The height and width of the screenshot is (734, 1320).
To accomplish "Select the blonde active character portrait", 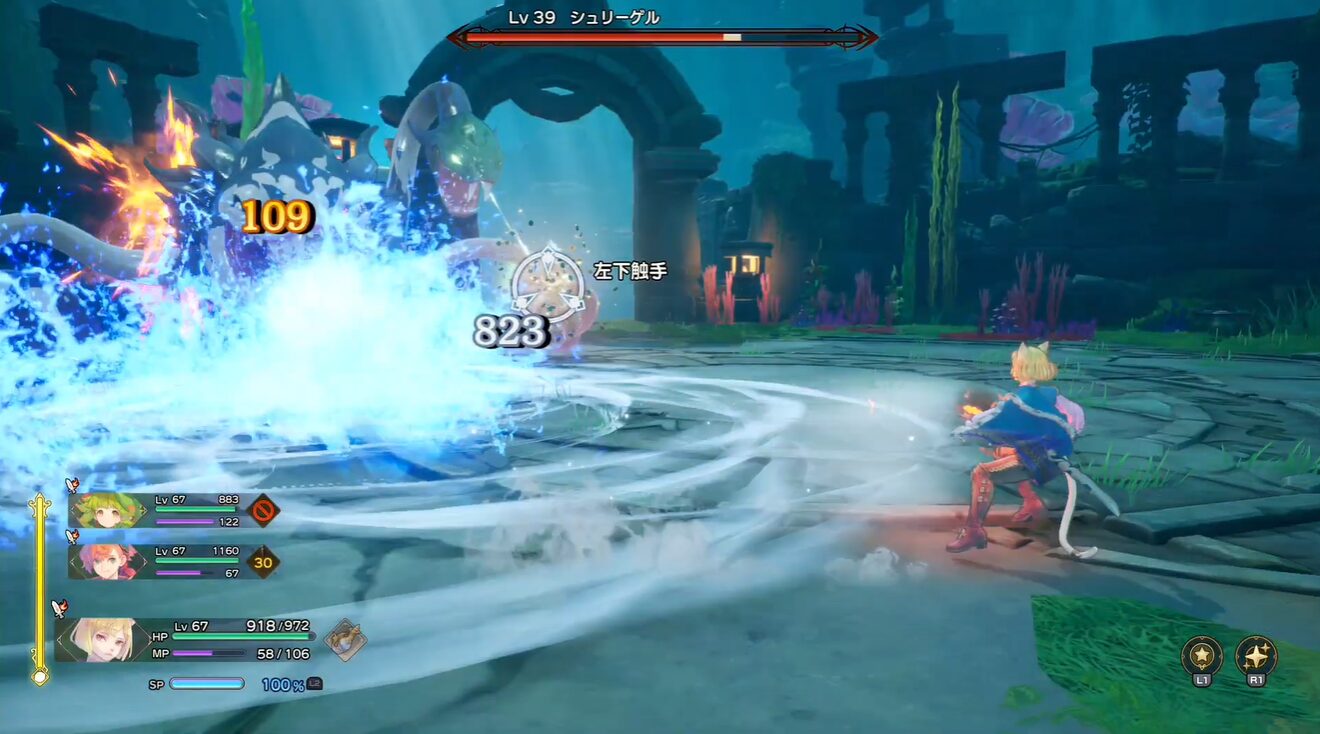I will pyautogui.click(x=103, y=640).
